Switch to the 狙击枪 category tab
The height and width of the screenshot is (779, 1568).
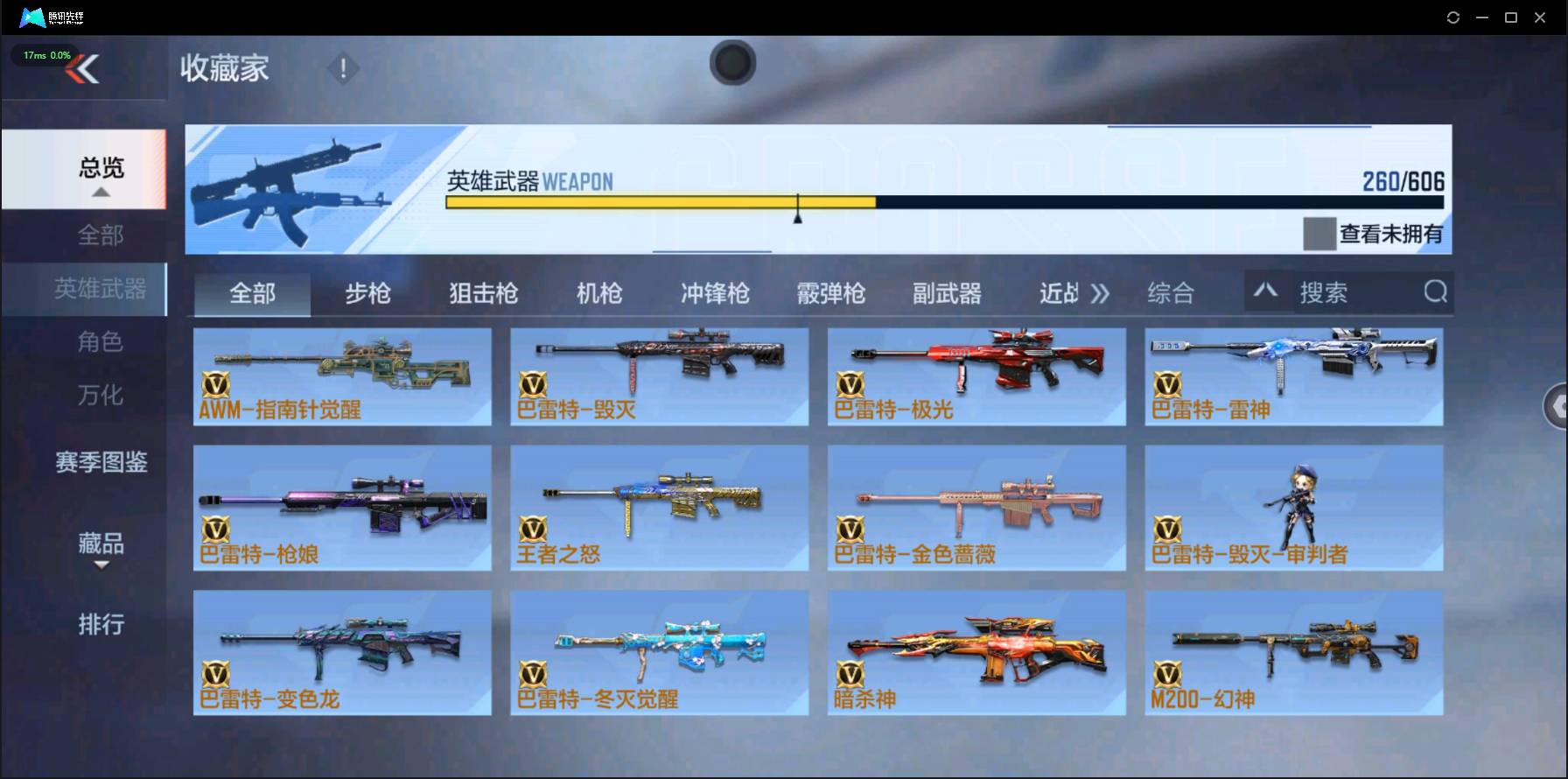(482, 294)
